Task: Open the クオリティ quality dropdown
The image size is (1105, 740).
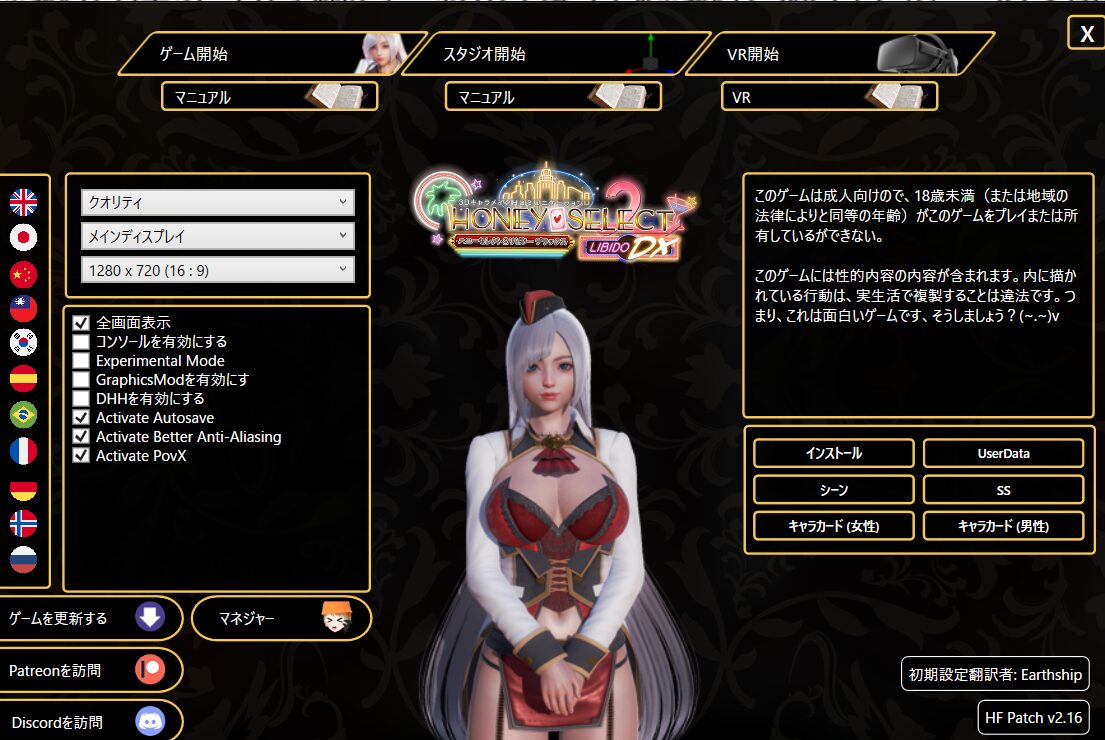Action: 217,203
